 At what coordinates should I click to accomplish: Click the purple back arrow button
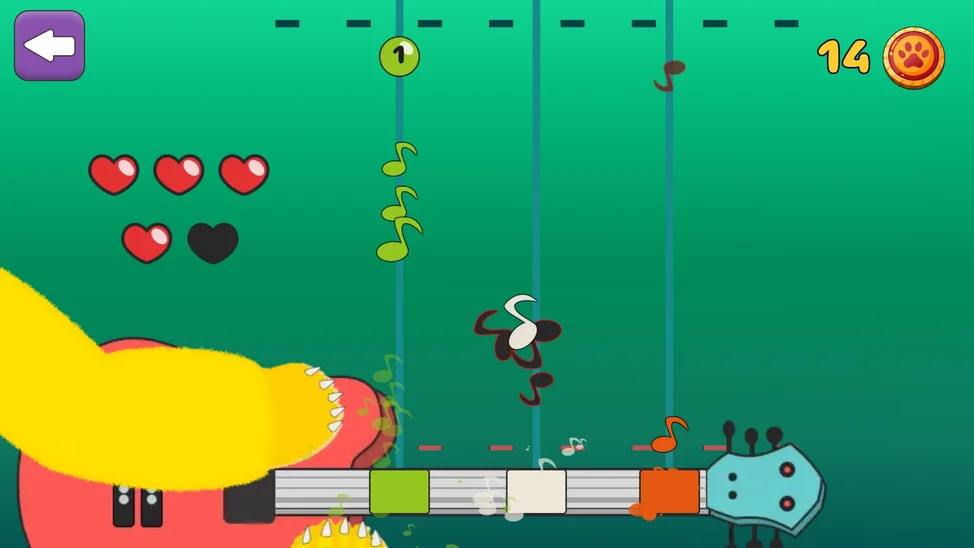click(49, 46)
